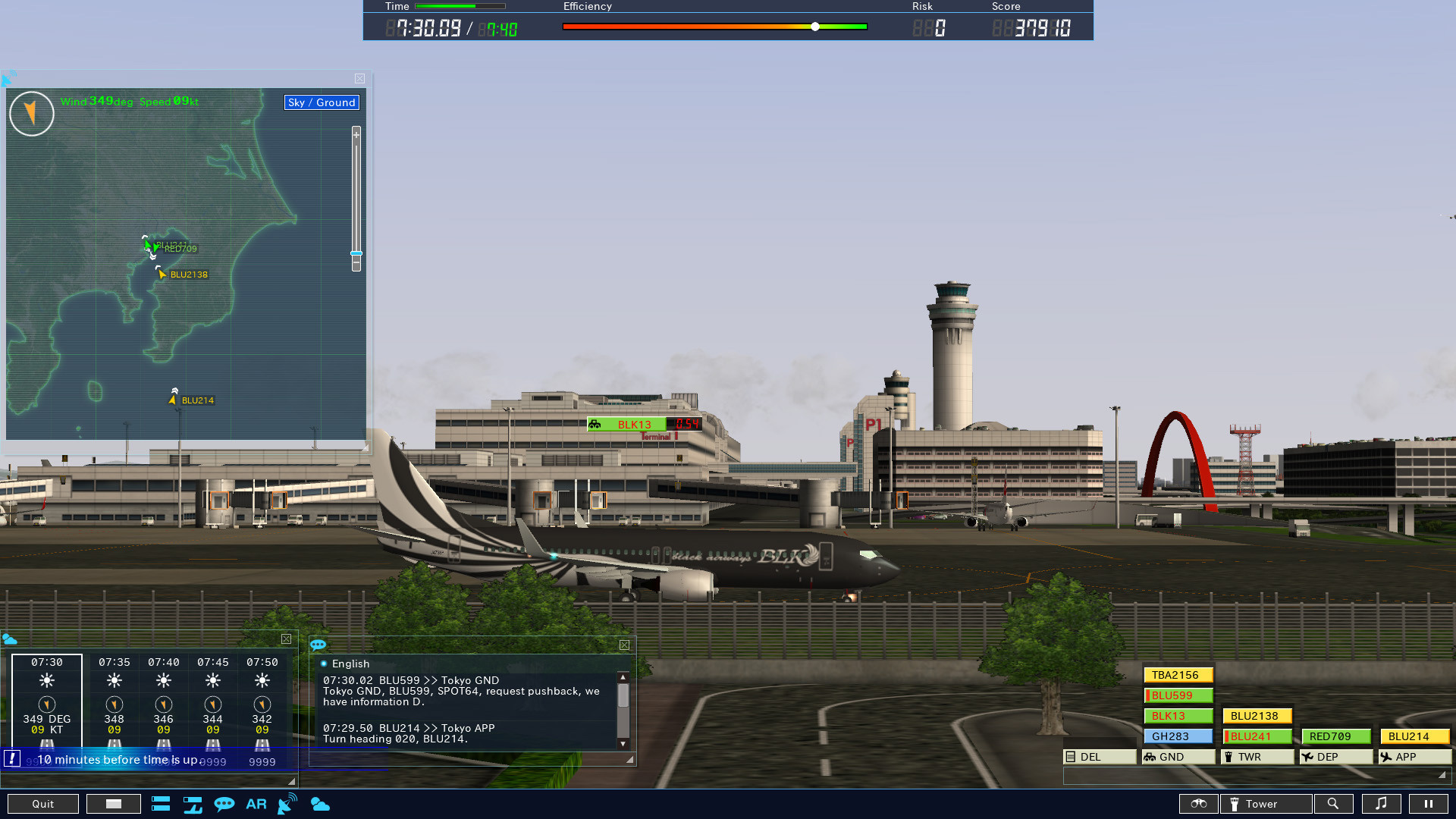Screen dimensions: 1456x819
Task: Click the radar antenna icon
Action: pos(286,804)
